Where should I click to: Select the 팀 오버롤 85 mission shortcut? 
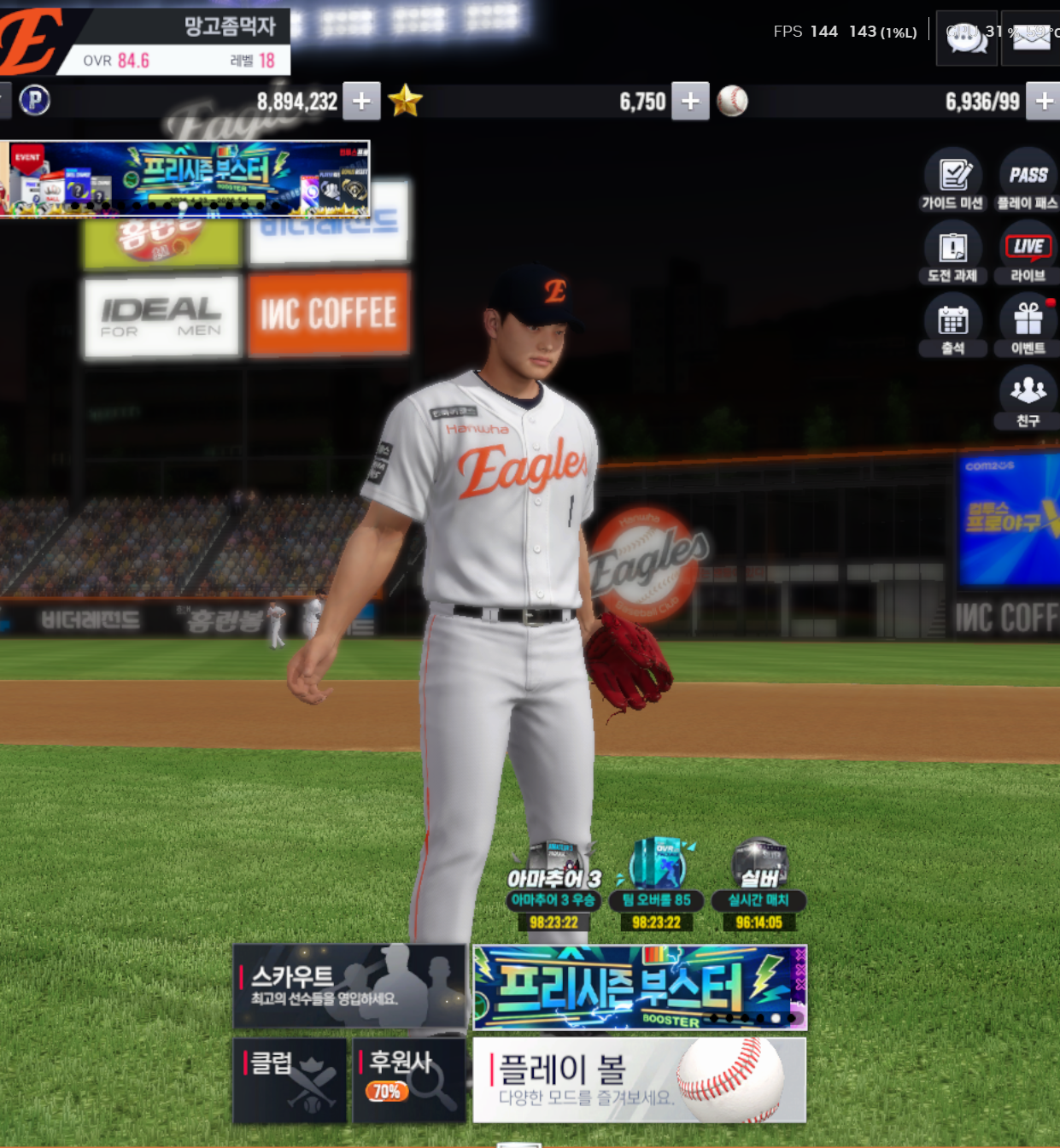click(x=656, y=886)
